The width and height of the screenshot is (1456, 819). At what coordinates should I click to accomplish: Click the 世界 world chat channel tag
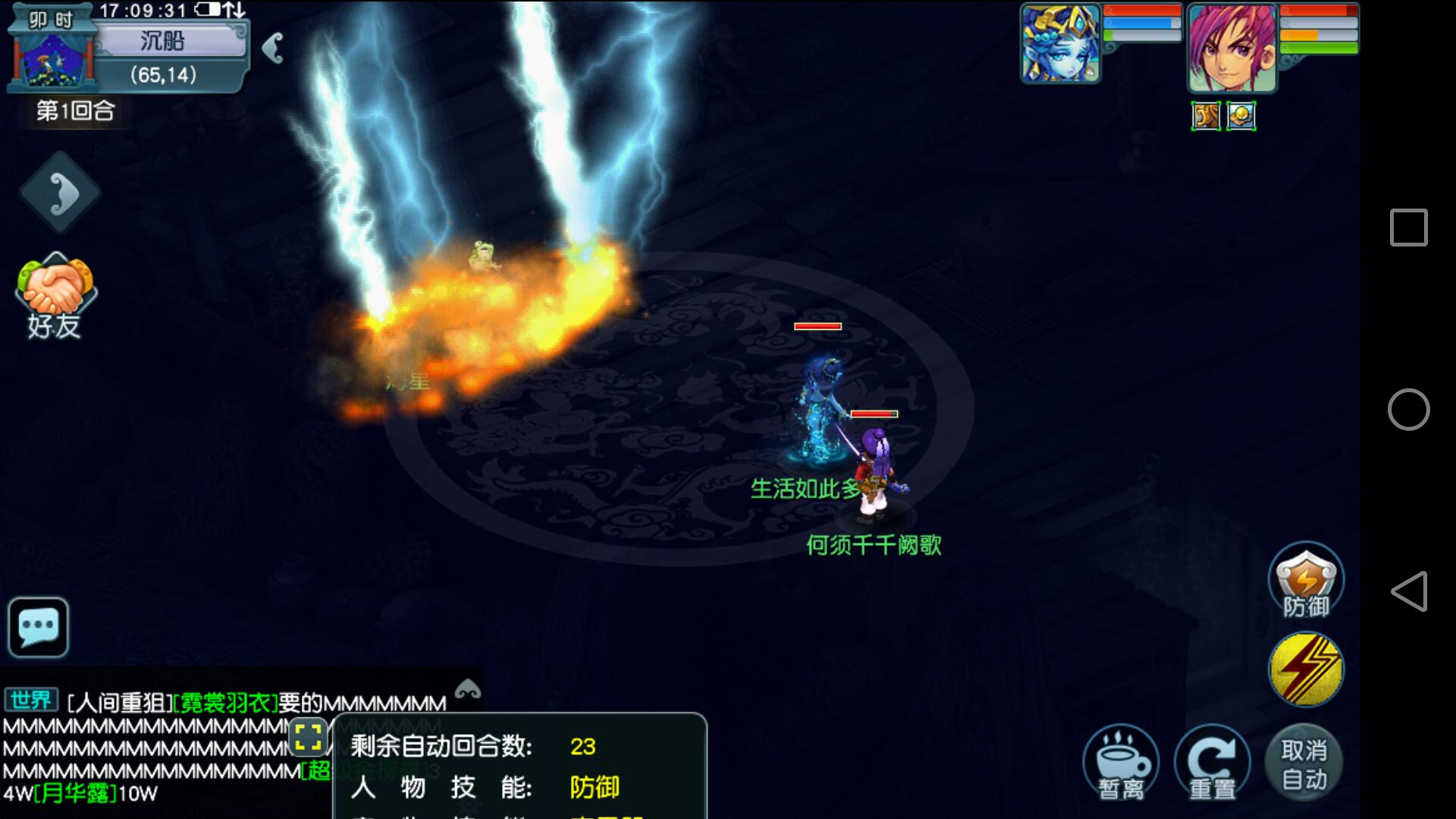pyautogui.click(x=31, y=700)
